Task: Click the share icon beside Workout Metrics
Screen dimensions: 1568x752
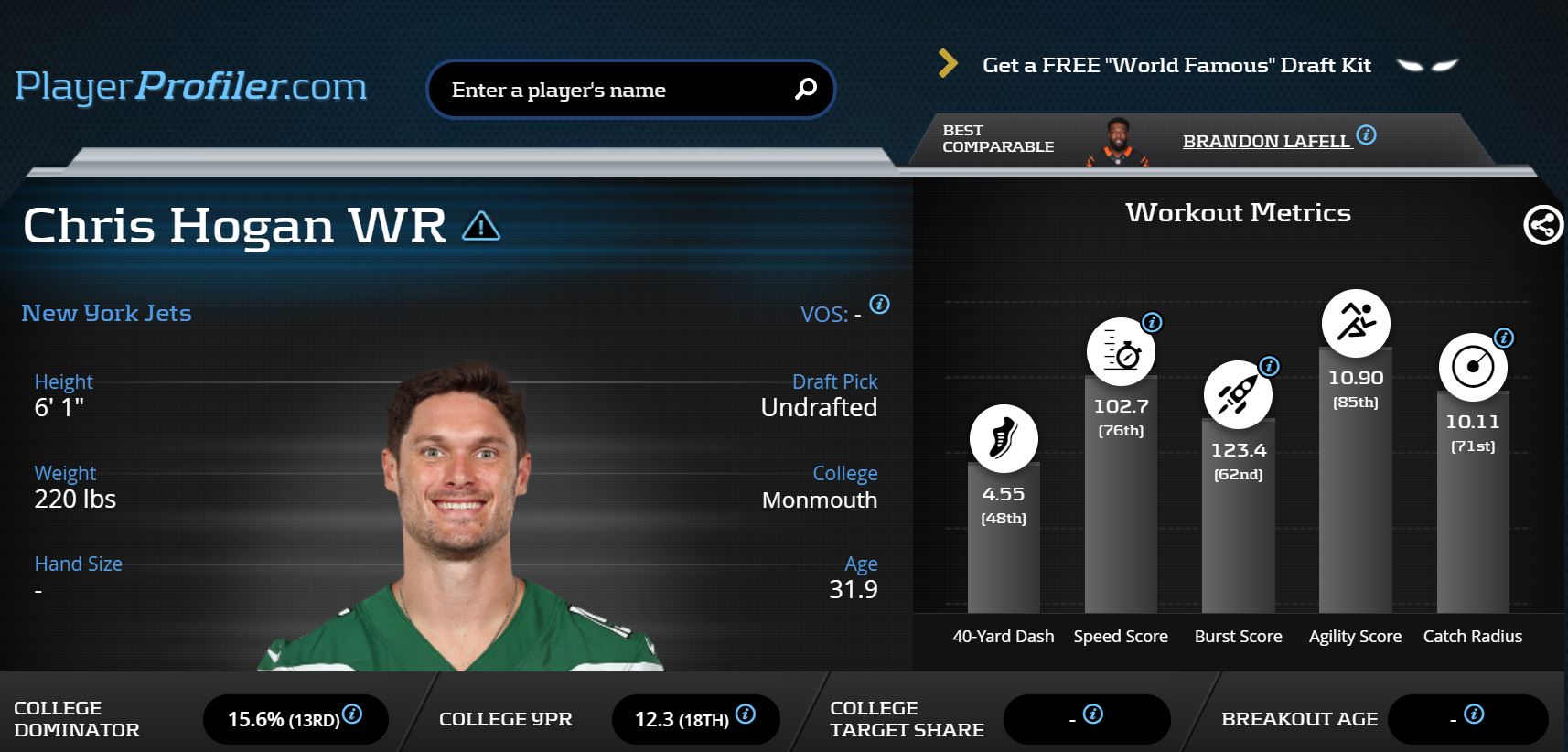Action: 1542,225
